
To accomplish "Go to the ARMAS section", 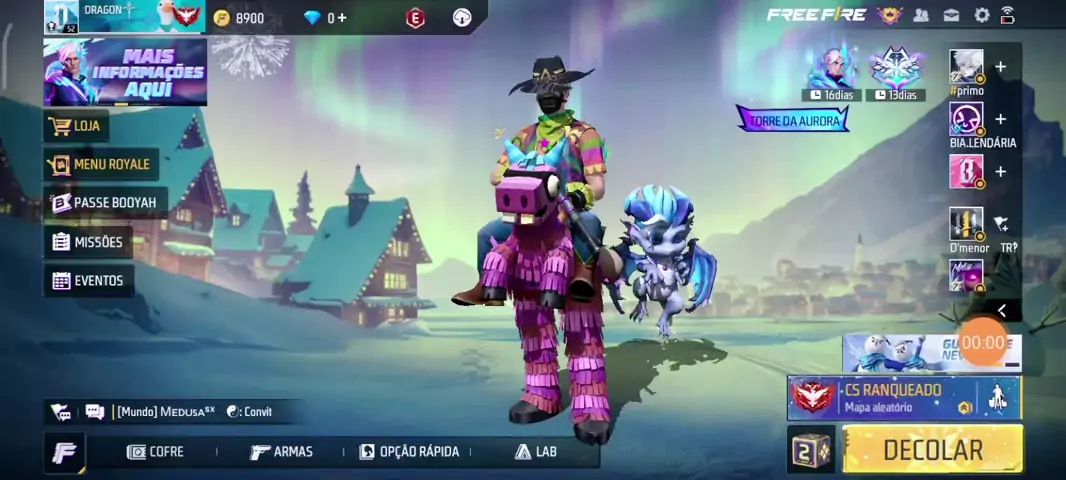I will (x=281, y=452).
